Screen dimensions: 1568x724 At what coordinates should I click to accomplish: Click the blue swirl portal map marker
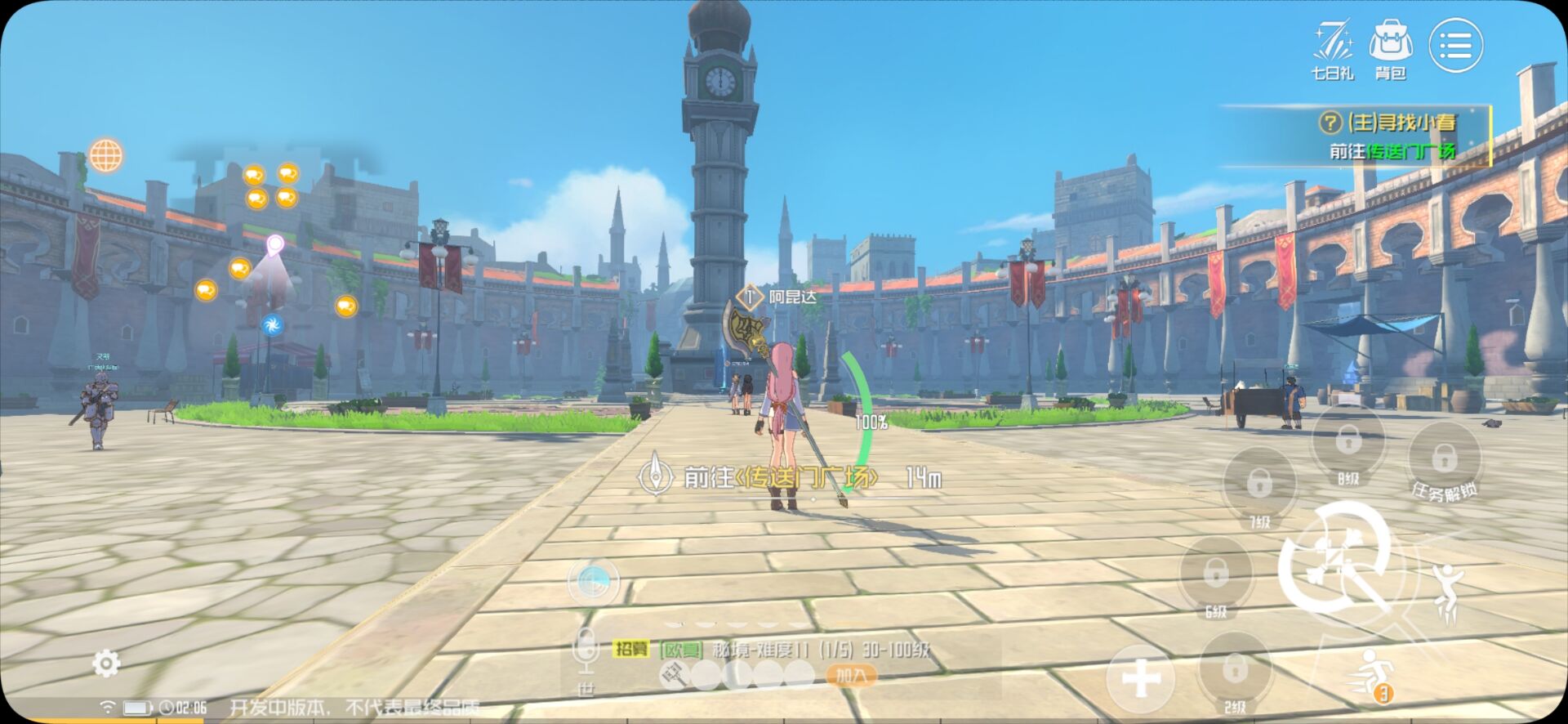tap(273, 325)
